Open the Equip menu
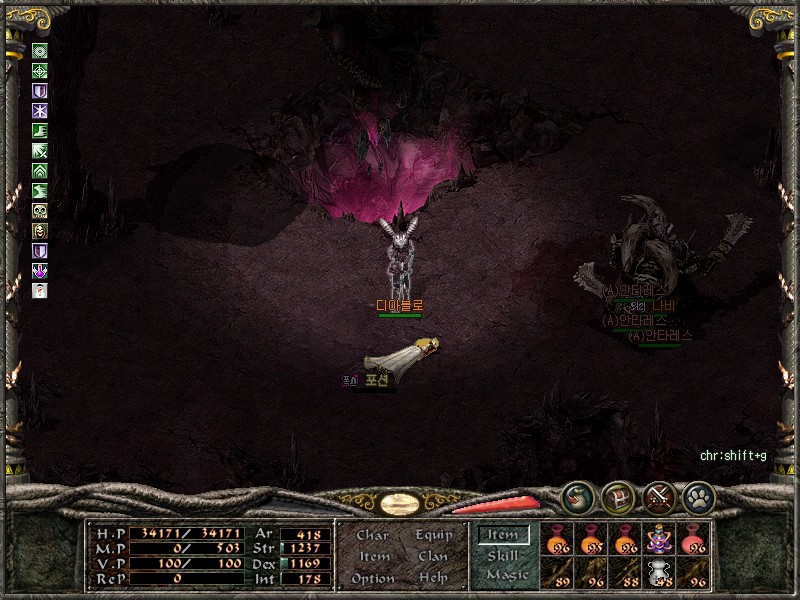Screen dimensions: 800x600 coord(432,536)
